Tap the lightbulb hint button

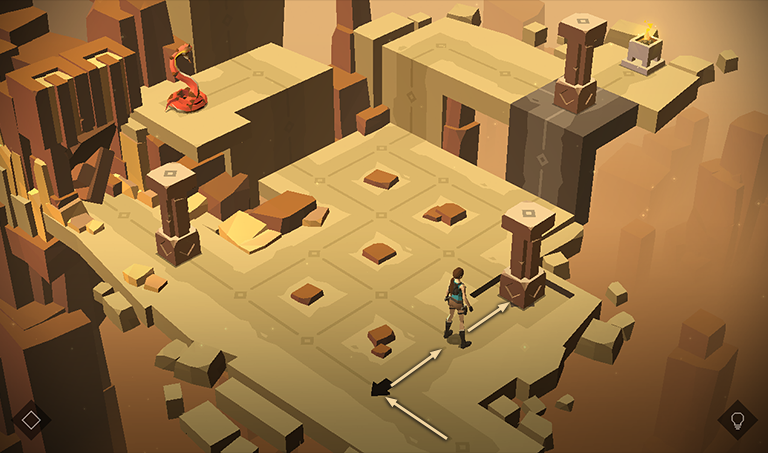(x=737, y=419)
